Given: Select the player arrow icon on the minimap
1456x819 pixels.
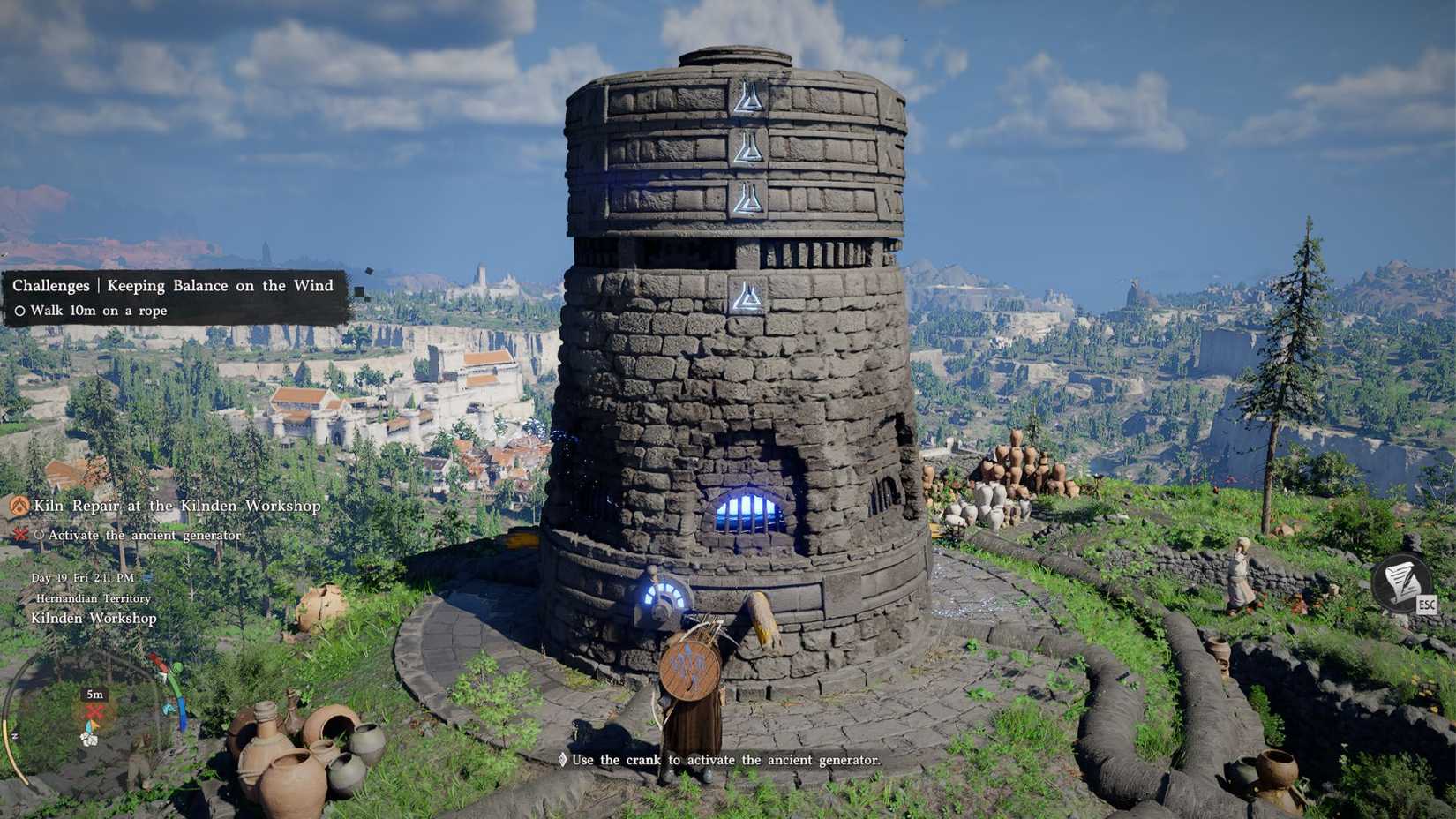Looking at the screenshot, I should pyautogui.click(x=92, y=725).
